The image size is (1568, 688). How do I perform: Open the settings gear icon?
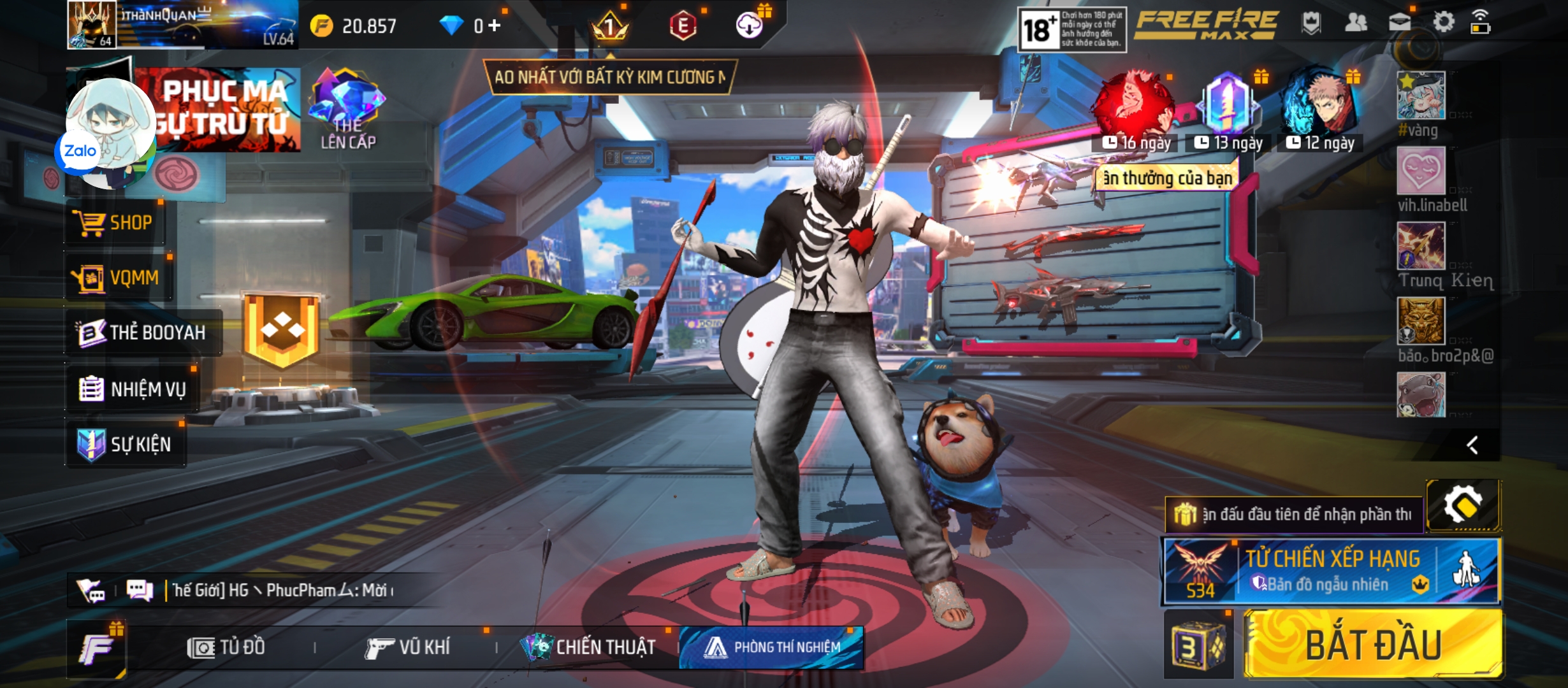tap(1443, 23)
